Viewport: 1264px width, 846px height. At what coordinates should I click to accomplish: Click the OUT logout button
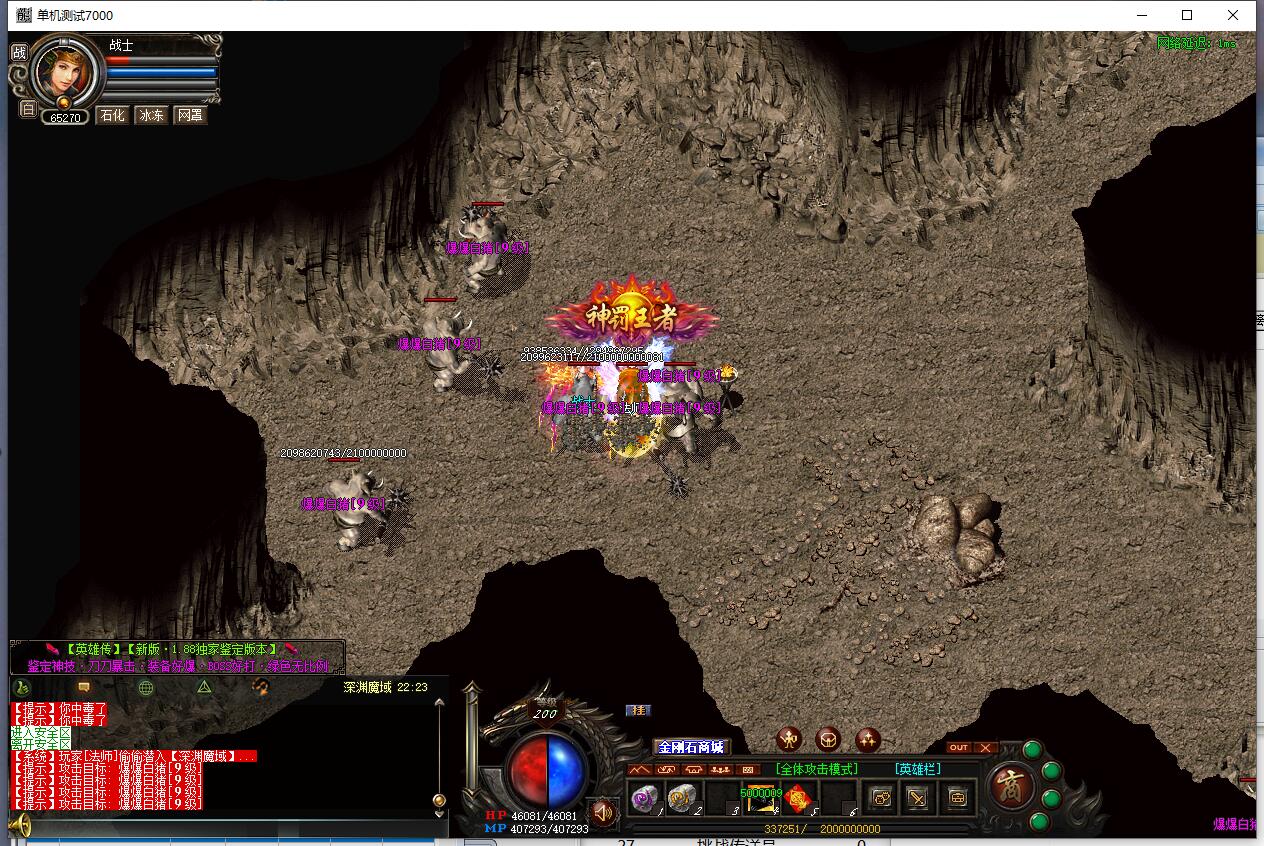[958, 748]
